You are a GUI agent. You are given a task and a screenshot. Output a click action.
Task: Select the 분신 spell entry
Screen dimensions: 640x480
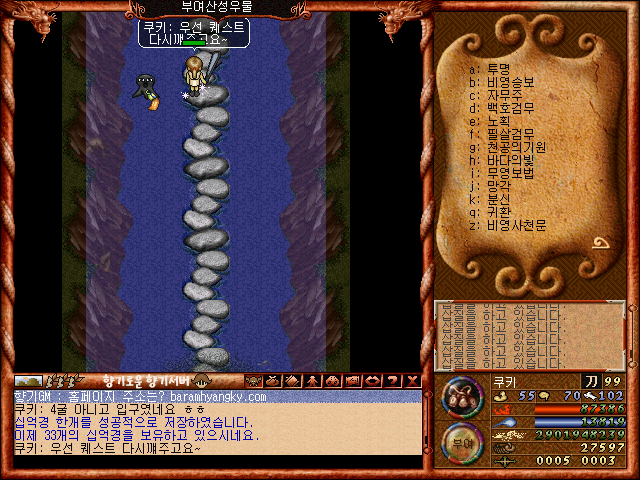pos(498,199)
